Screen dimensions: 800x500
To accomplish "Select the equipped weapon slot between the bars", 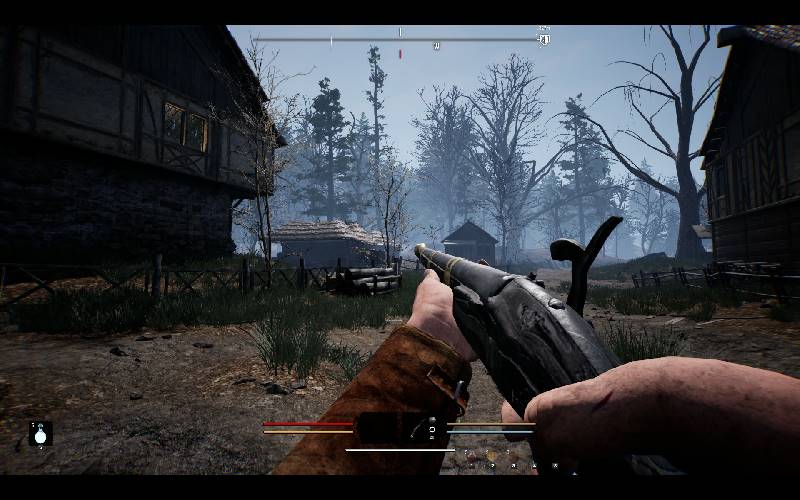I will point(400,428).
